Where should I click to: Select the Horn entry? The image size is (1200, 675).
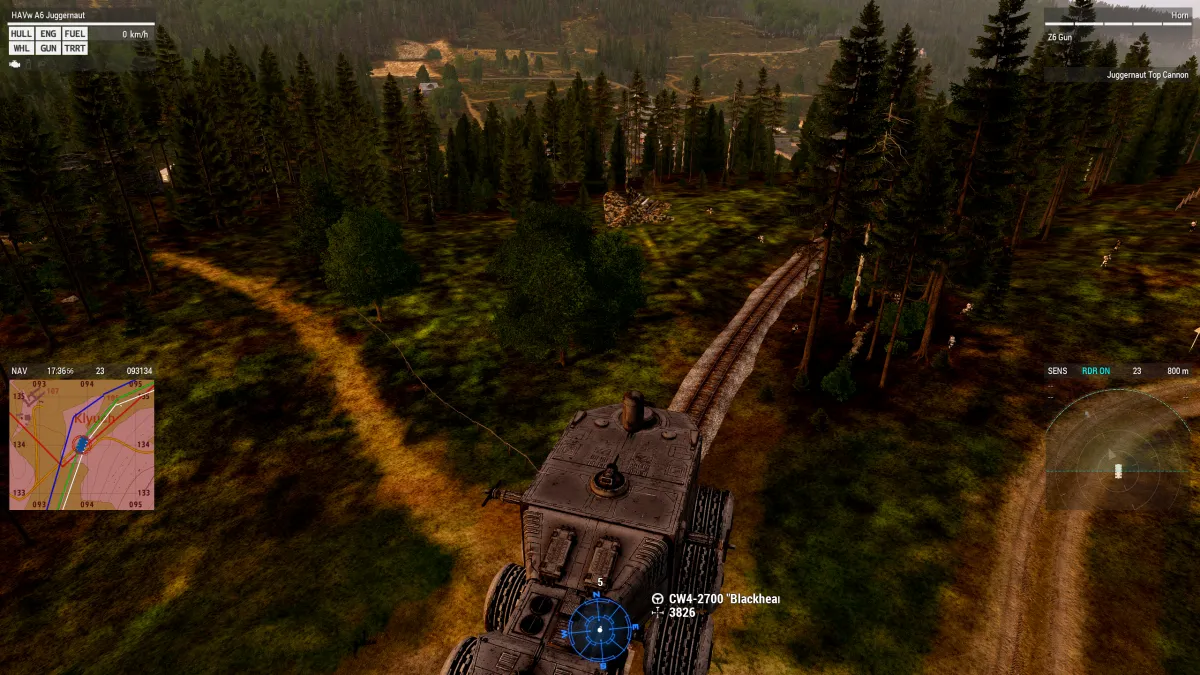[1179, 15]
